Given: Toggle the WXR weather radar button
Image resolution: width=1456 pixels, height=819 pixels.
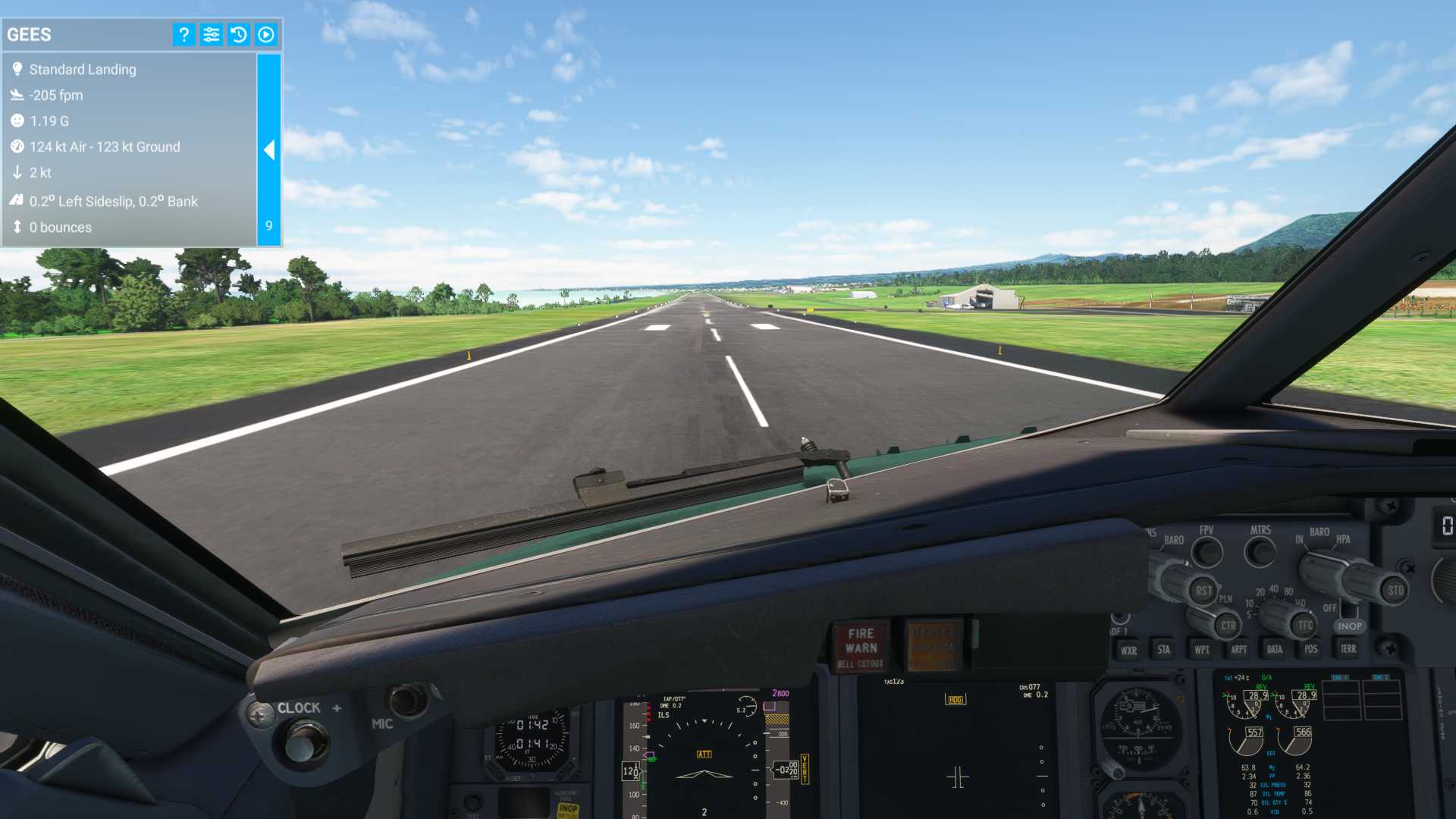Looking at the screenshot, I should coord(1128,650).
